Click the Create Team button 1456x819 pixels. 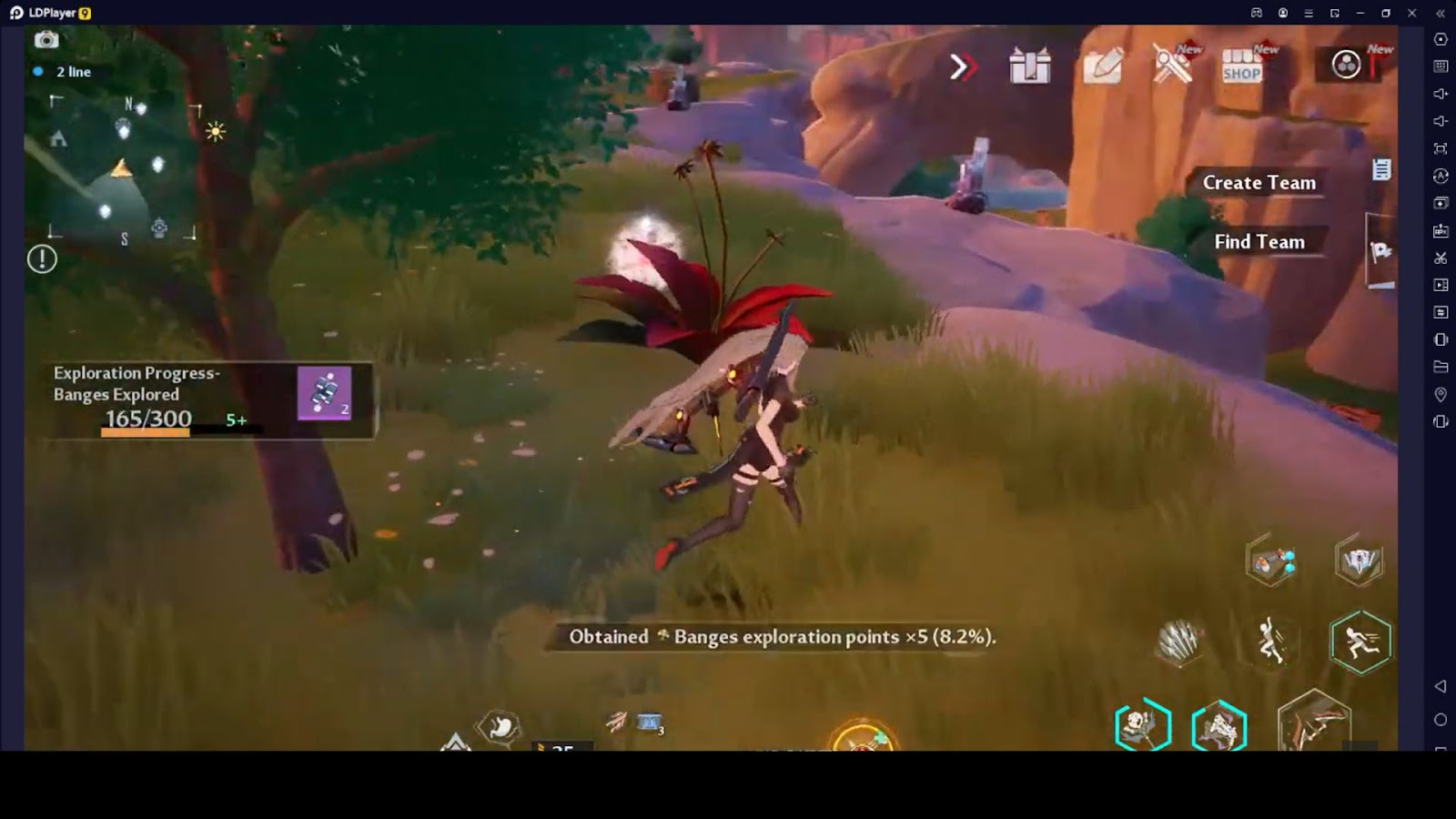click(x=1259, y=183)
